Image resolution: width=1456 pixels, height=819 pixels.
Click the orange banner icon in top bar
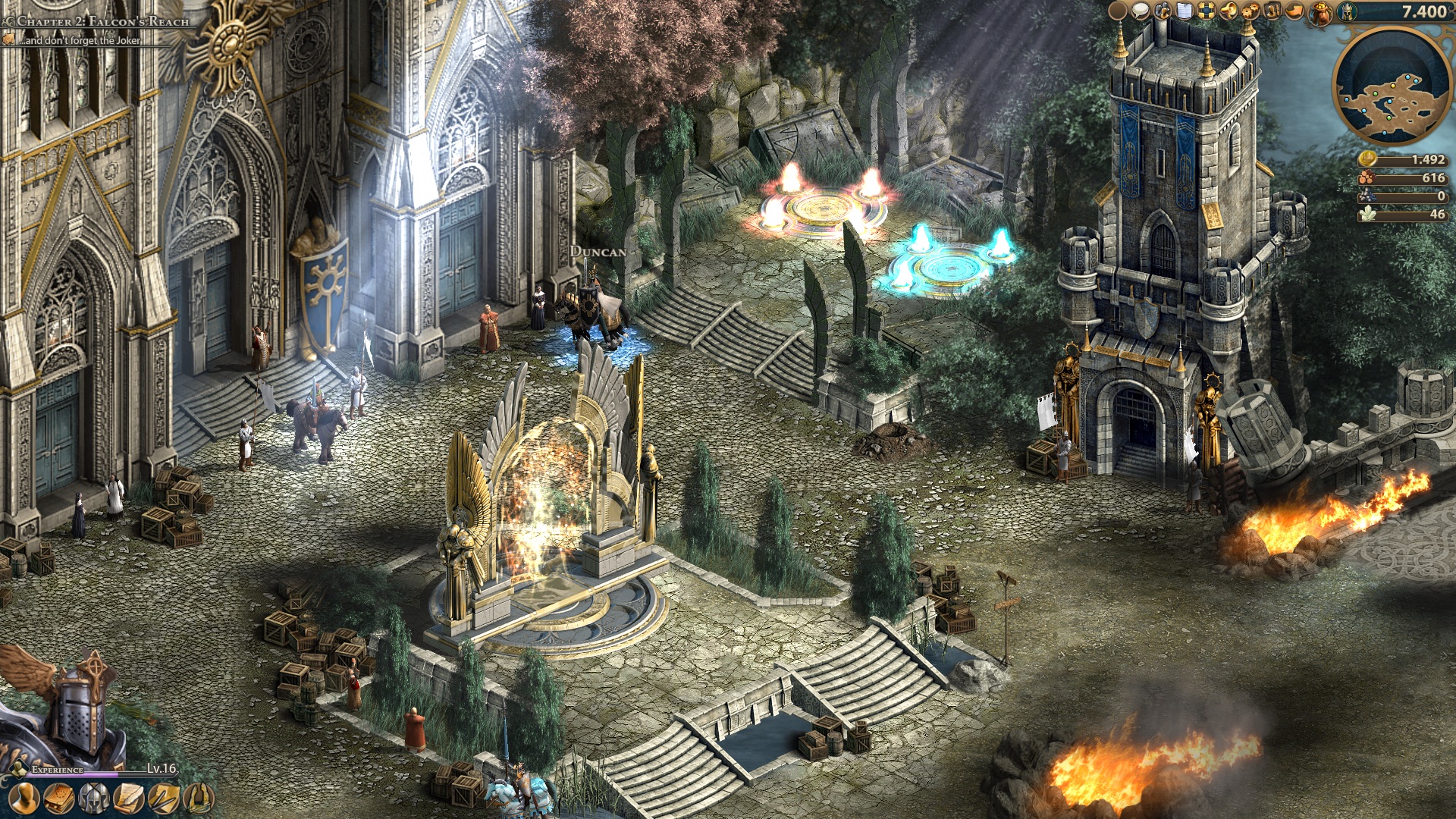pyautogui.click(x=1293, y=11)
